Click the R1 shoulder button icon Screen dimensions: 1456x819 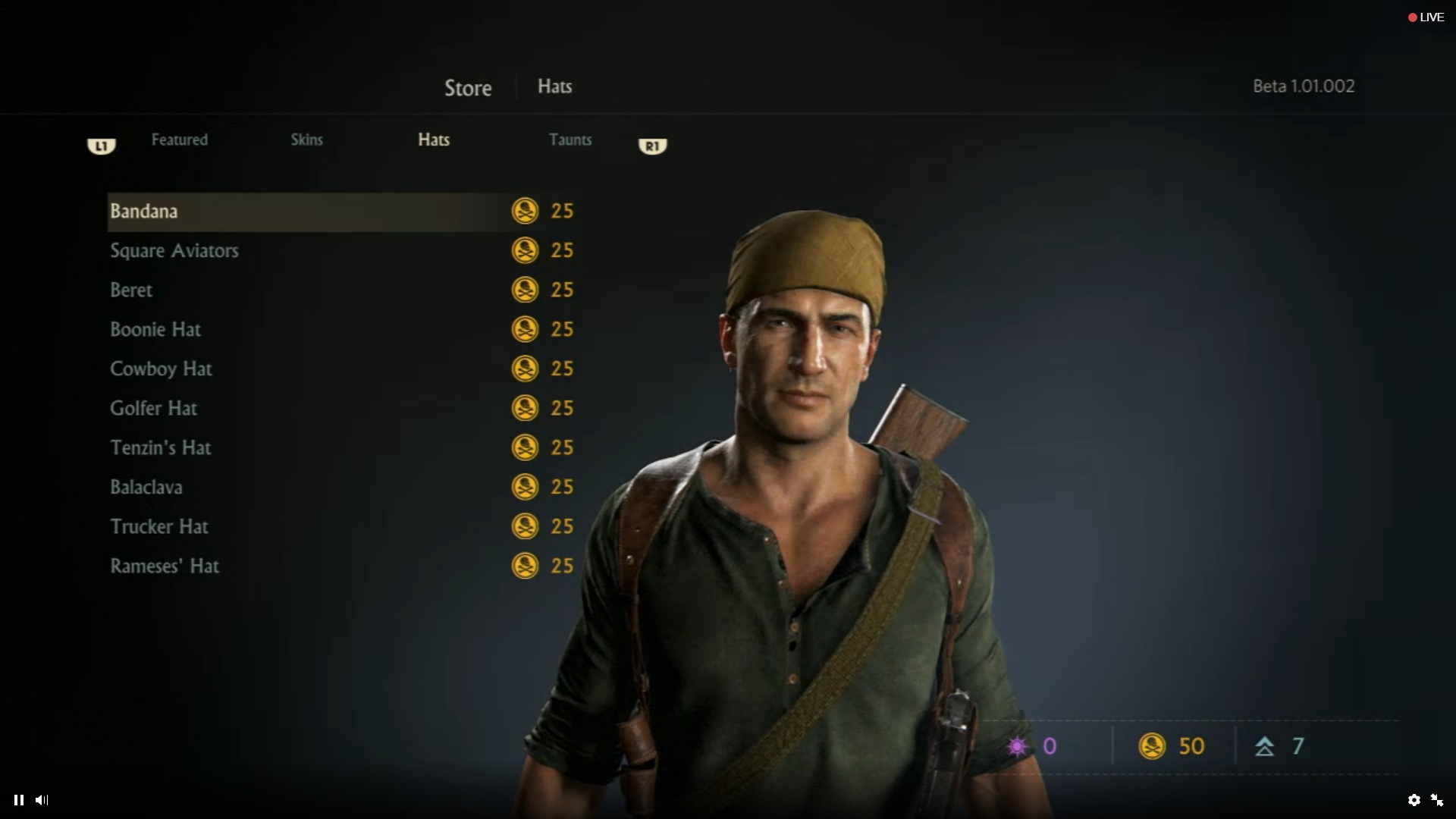pyautogui.click(x=652, y=146)
